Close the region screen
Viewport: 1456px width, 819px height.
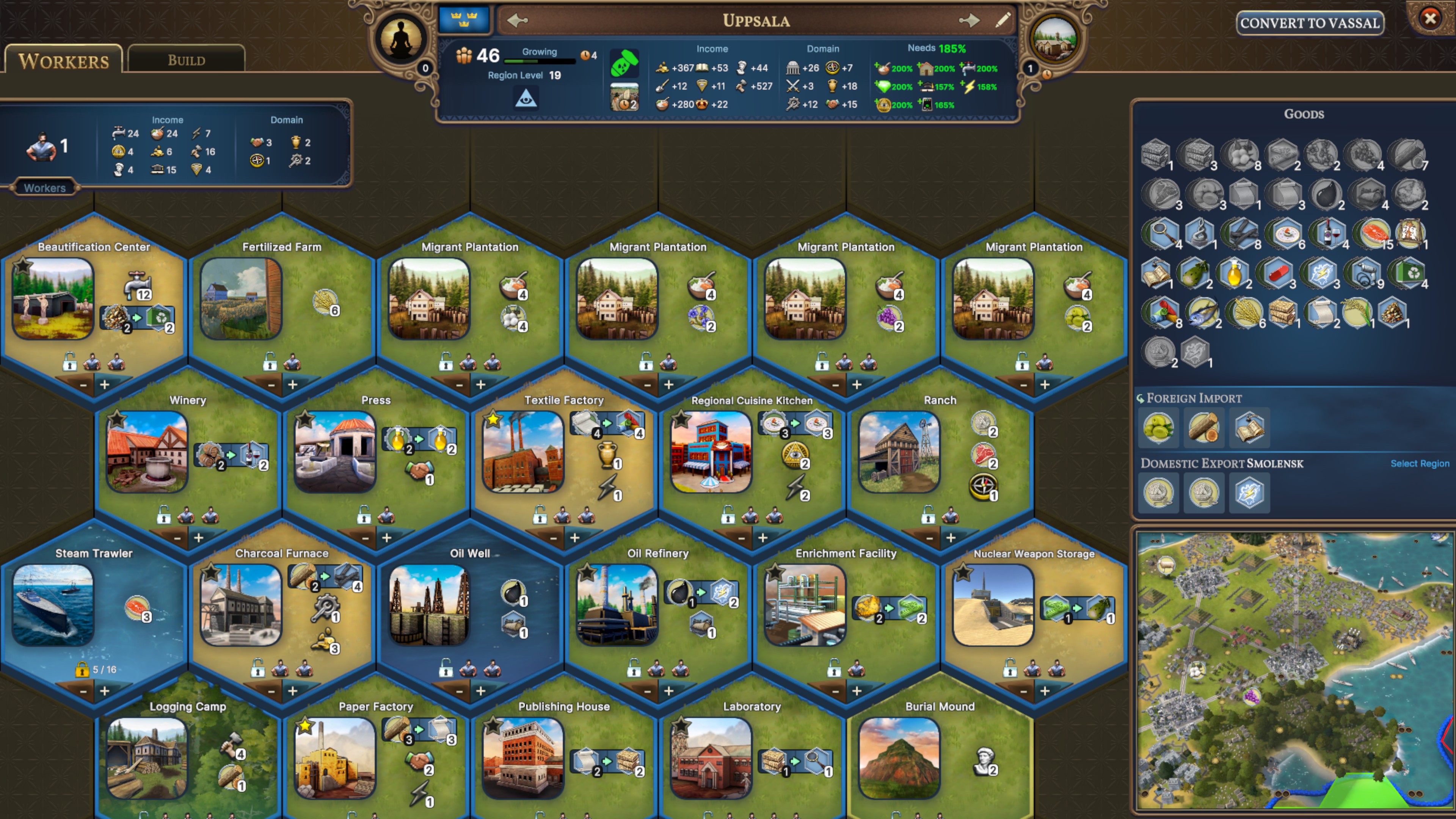click(x=1430, y=19)
